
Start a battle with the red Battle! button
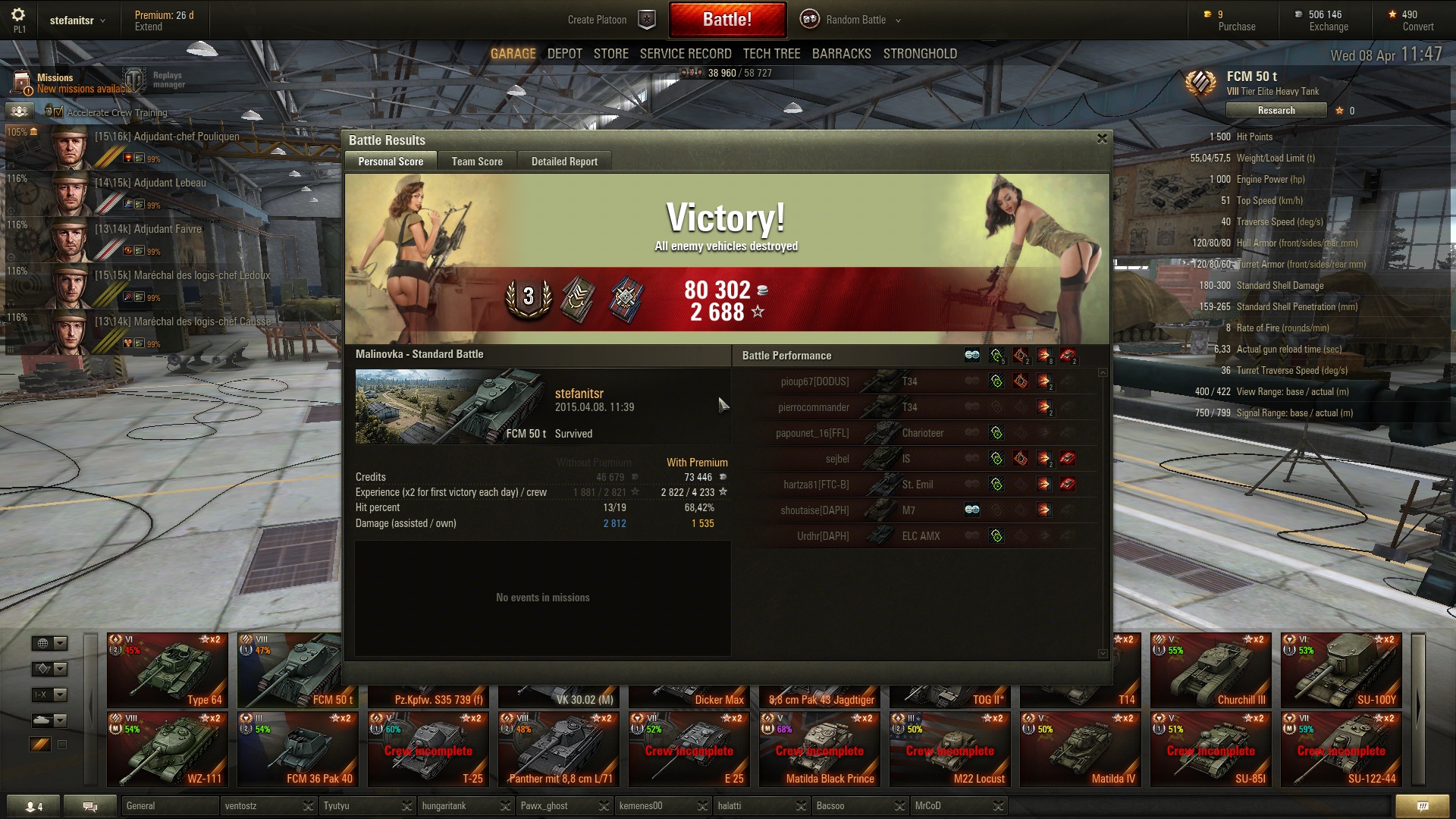pos(726,20)
